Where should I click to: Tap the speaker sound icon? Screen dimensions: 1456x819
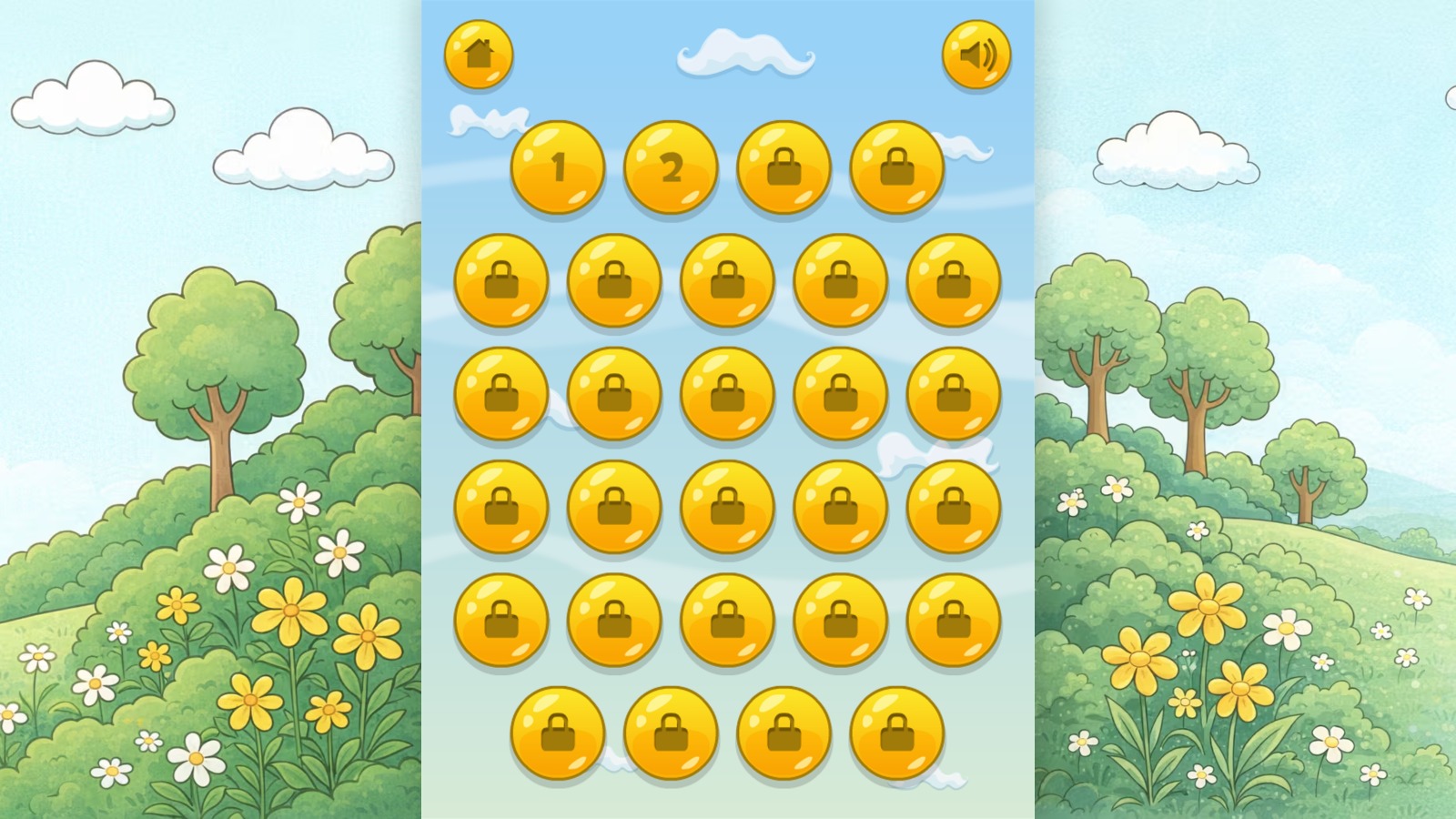coord(975,56)
